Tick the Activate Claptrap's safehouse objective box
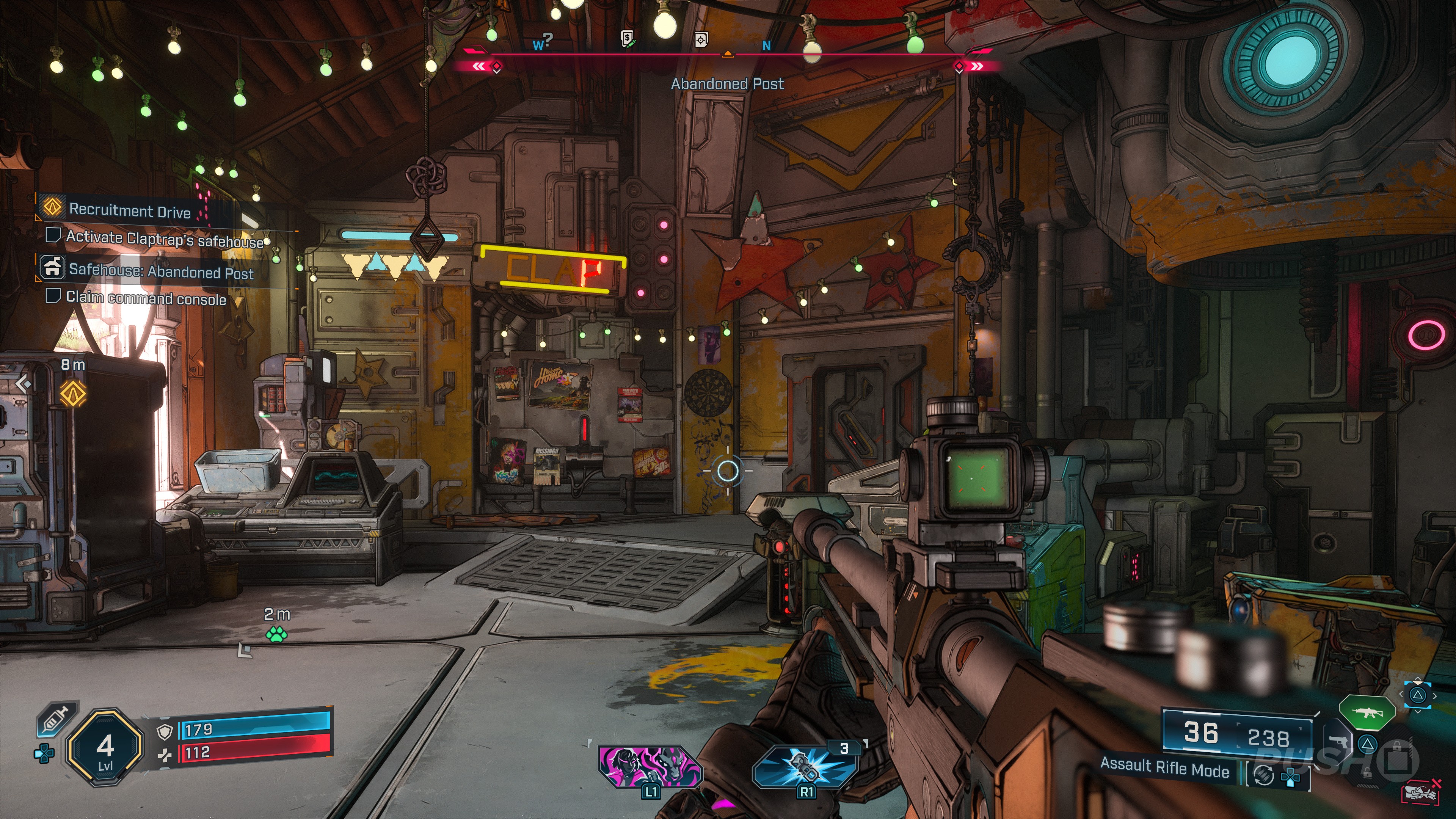 click(x=53, y=235)
